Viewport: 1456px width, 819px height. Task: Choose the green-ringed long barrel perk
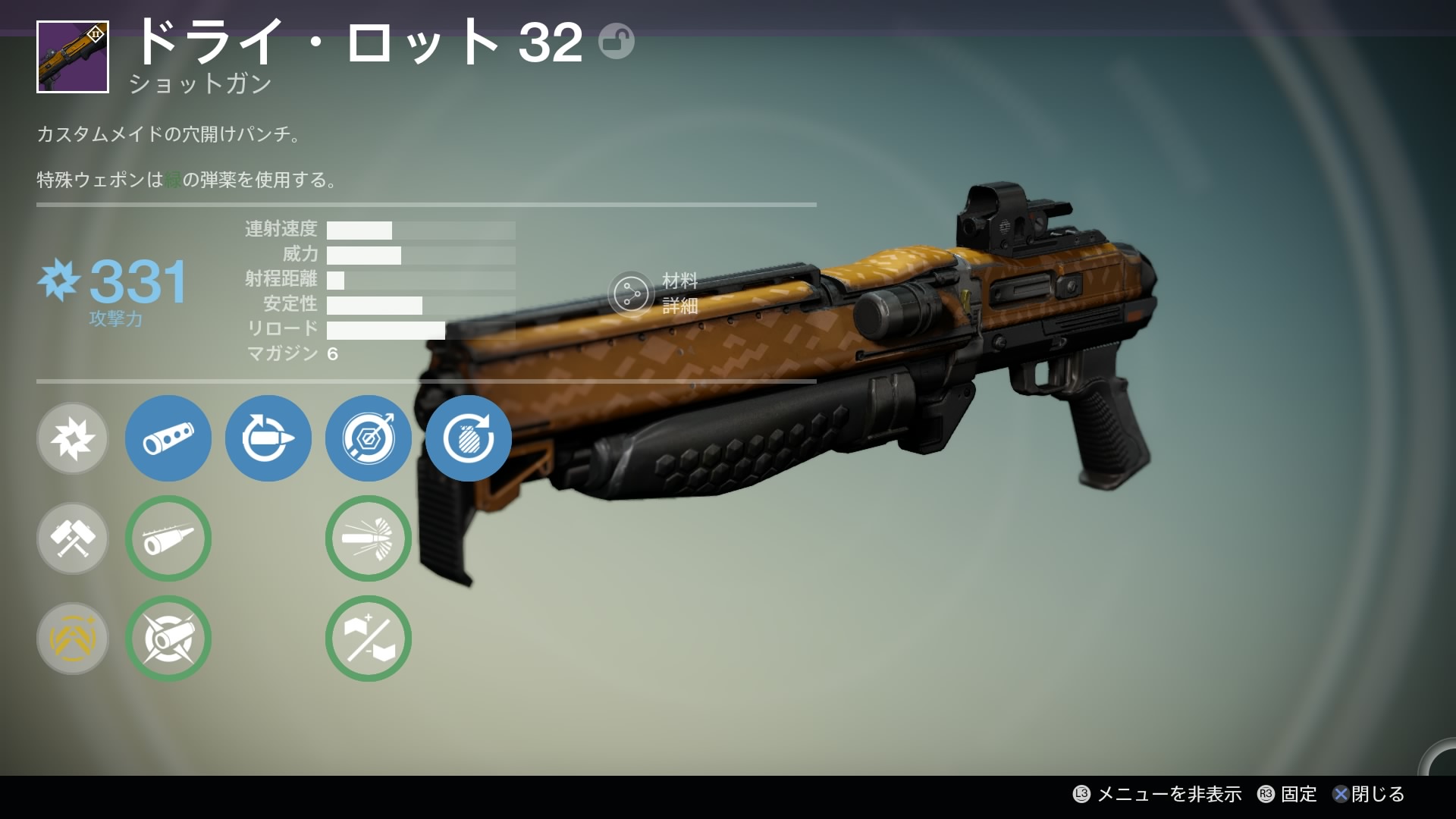[168, 538]
